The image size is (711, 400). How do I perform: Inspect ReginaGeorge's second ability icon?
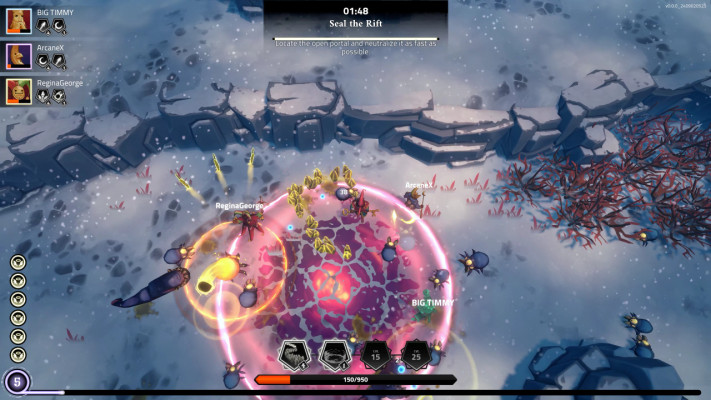(60, 97)
